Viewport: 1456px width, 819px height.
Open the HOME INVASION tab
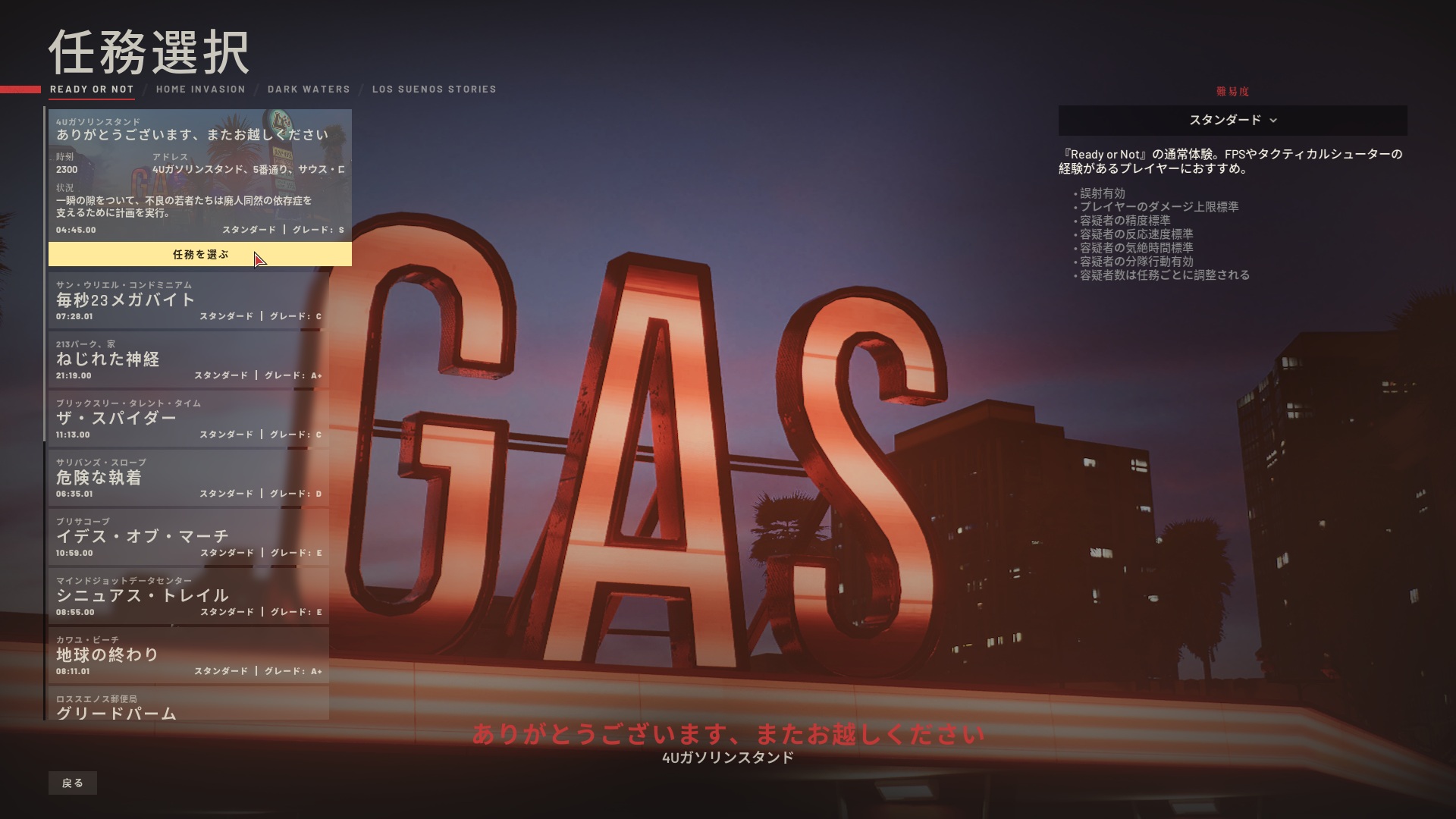201,89
